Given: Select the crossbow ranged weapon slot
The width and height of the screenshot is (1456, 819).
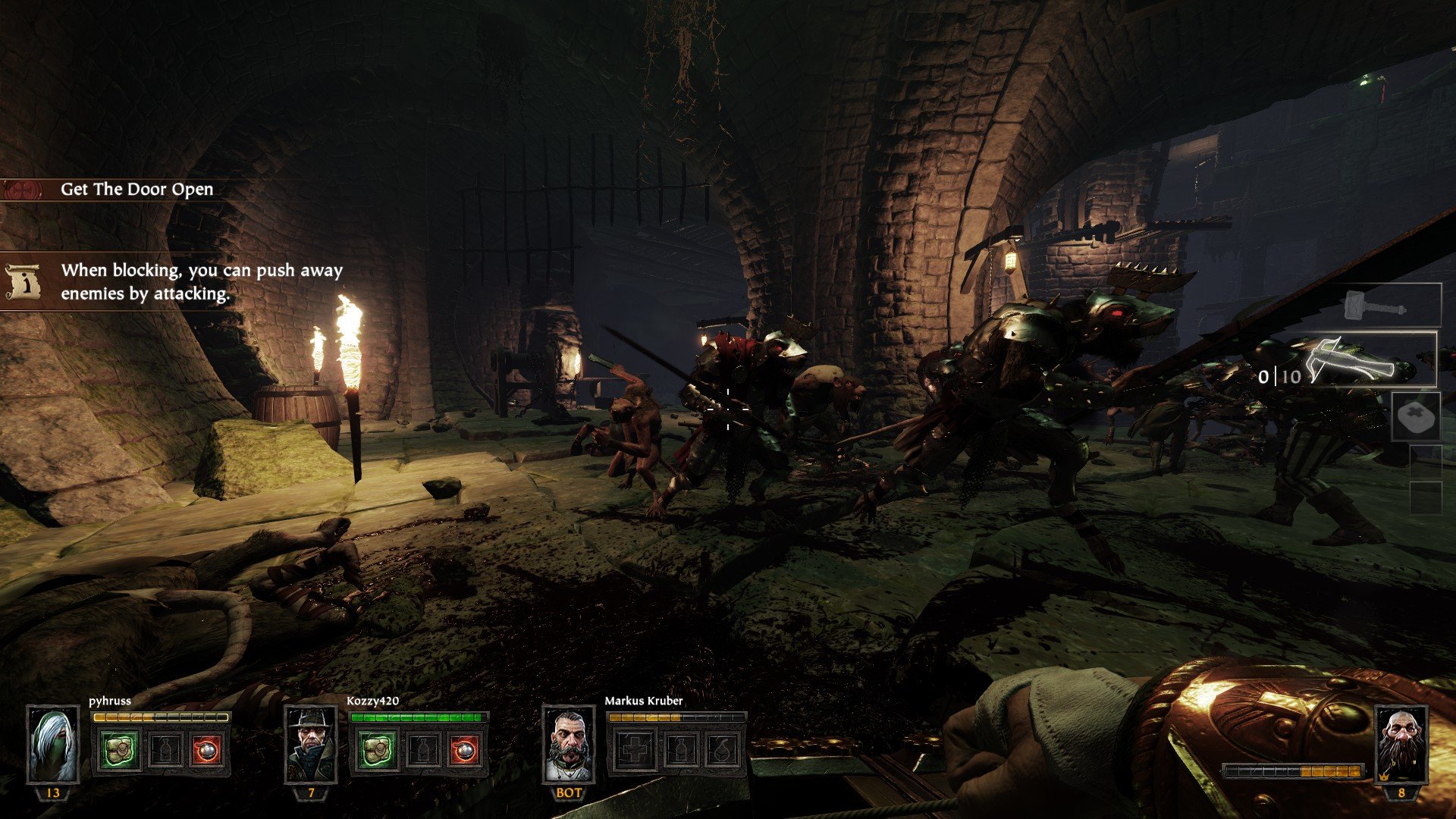Looking at the screenshot, I should click(x=1357, y=360).
